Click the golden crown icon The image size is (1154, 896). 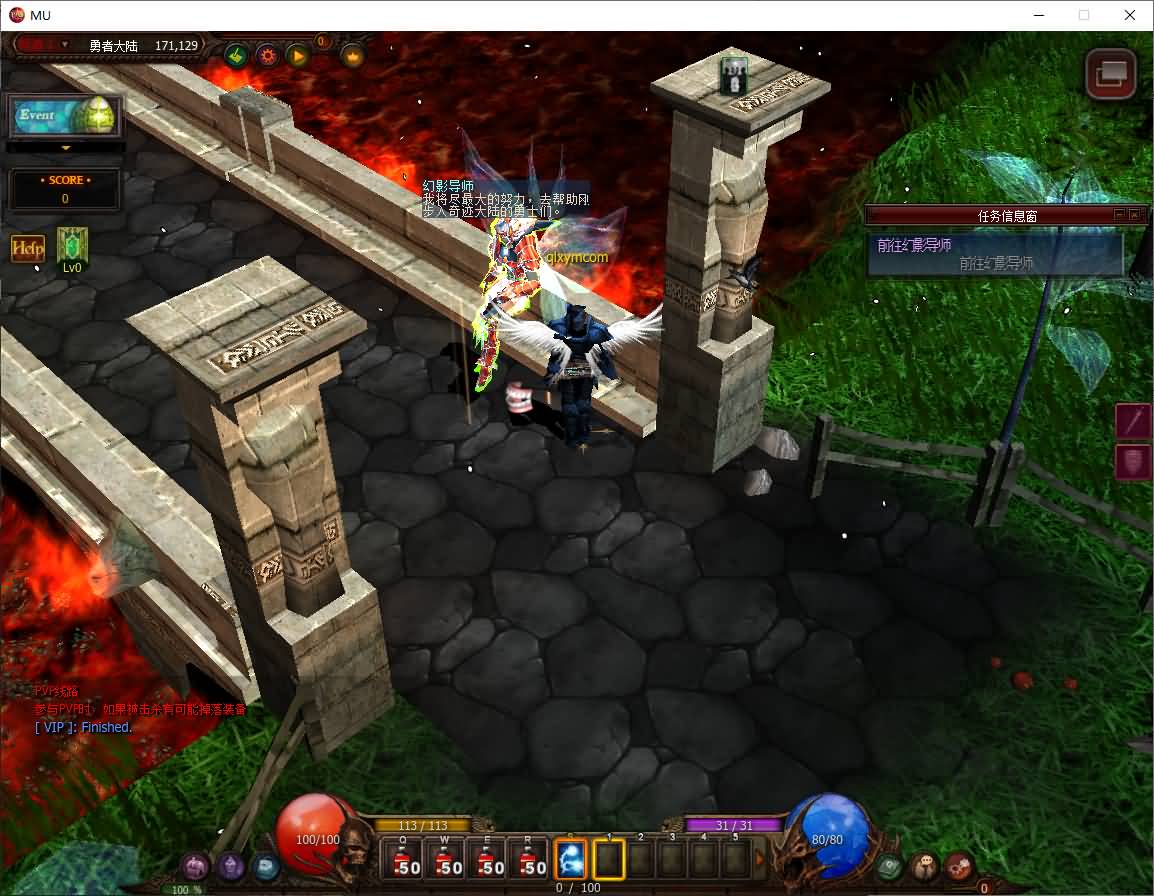coord(352,55)
